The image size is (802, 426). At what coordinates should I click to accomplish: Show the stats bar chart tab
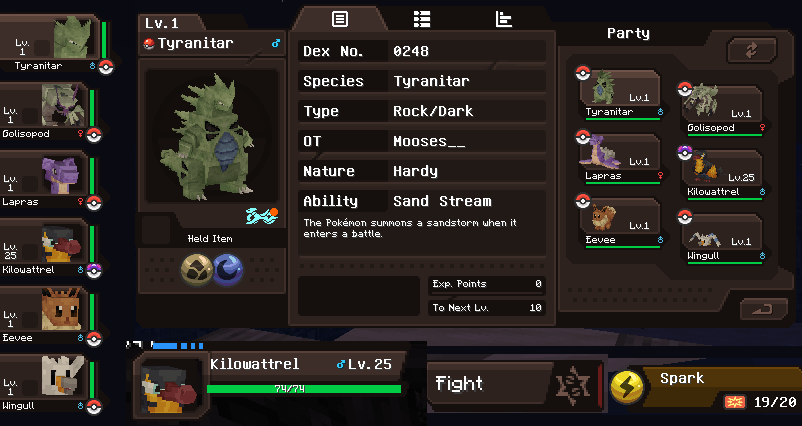[503, 19]
